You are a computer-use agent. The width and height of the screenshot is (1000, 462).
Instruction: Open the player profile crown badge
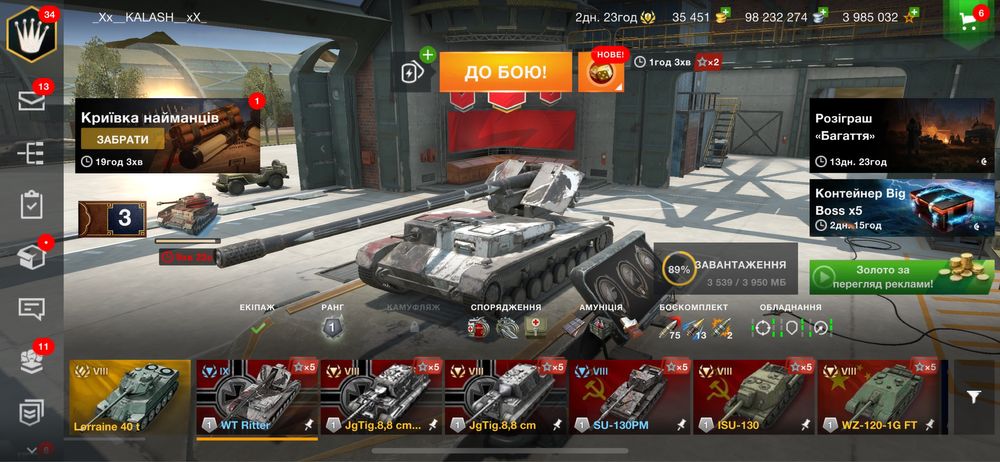(31, 33)
